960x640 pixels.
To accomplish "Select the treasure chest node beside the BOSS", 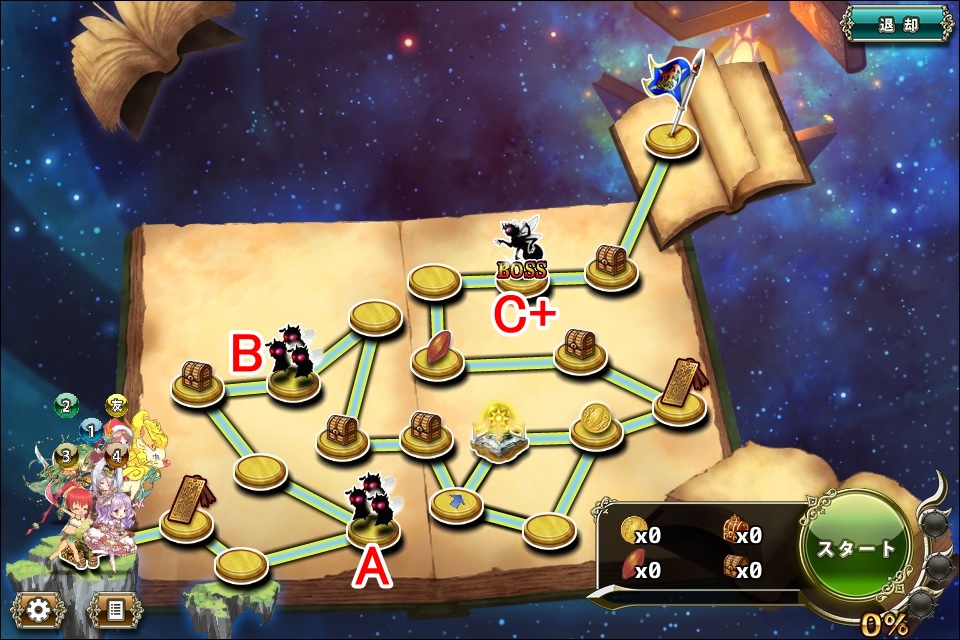I will (611, 265).
